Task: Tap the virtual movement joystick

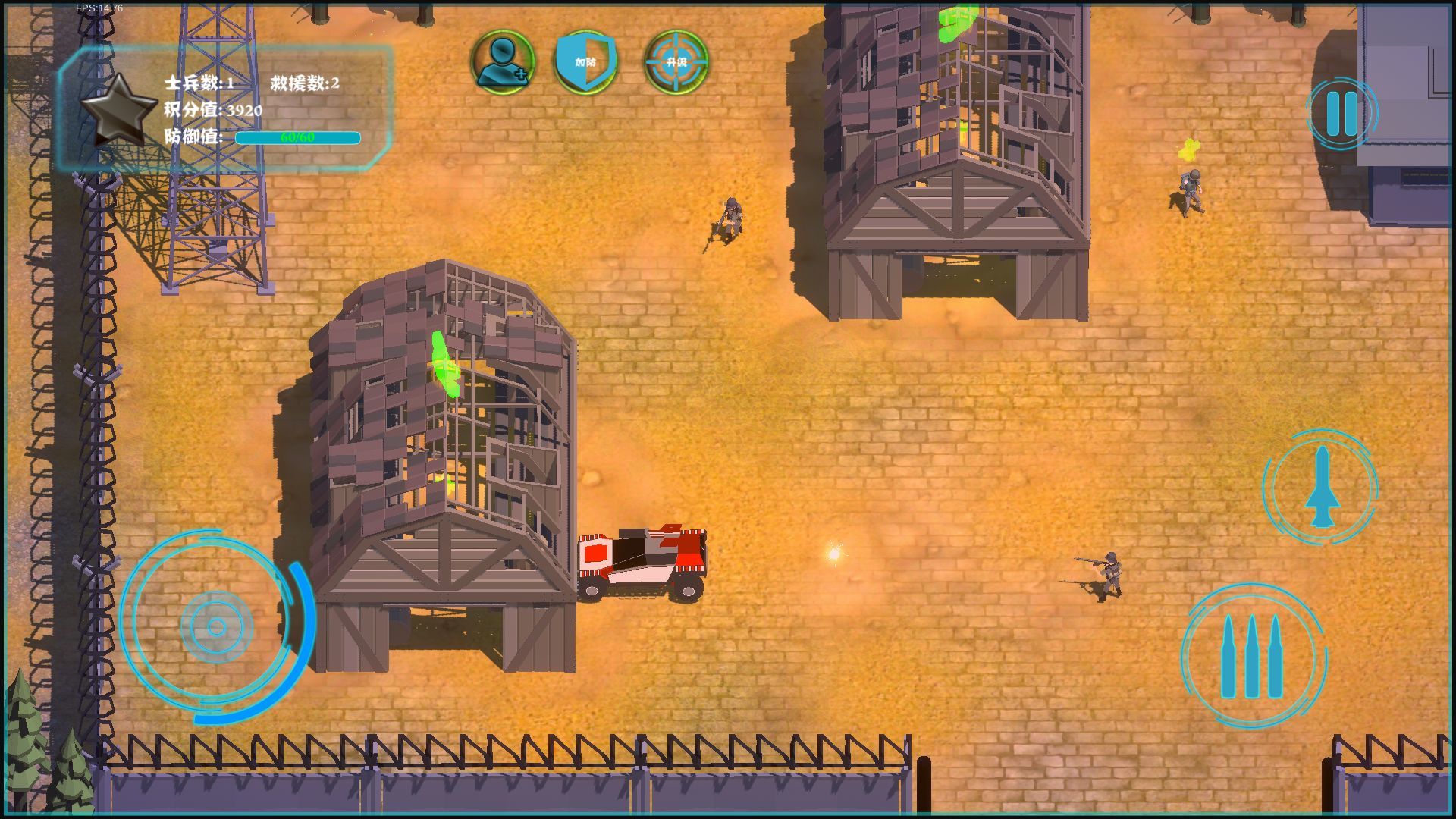Action: coord(217,626)
